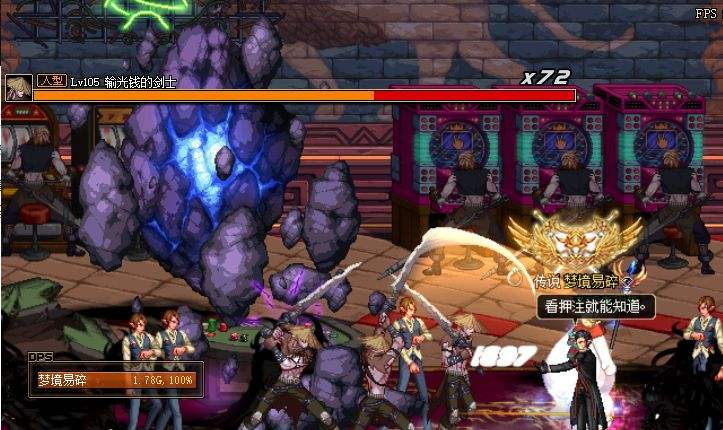Select the 梦境易碎 row in the DPS meter
Screen dimensions: 723x430
coord(115,380)
